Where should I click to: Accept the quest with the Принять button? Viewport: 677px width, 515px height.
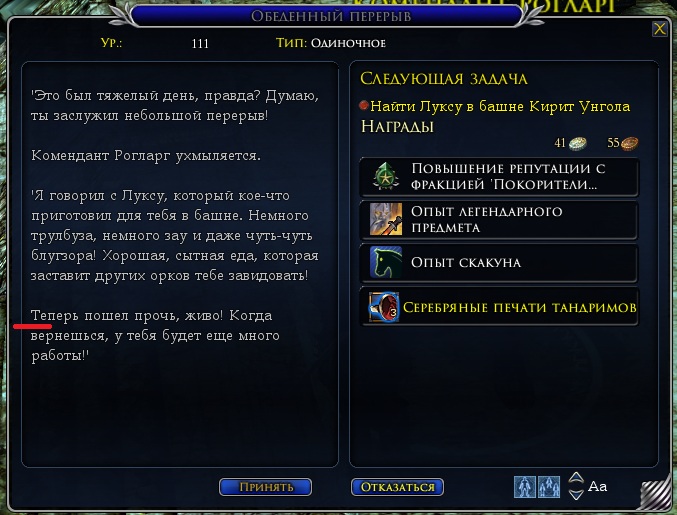click(265, 487)
